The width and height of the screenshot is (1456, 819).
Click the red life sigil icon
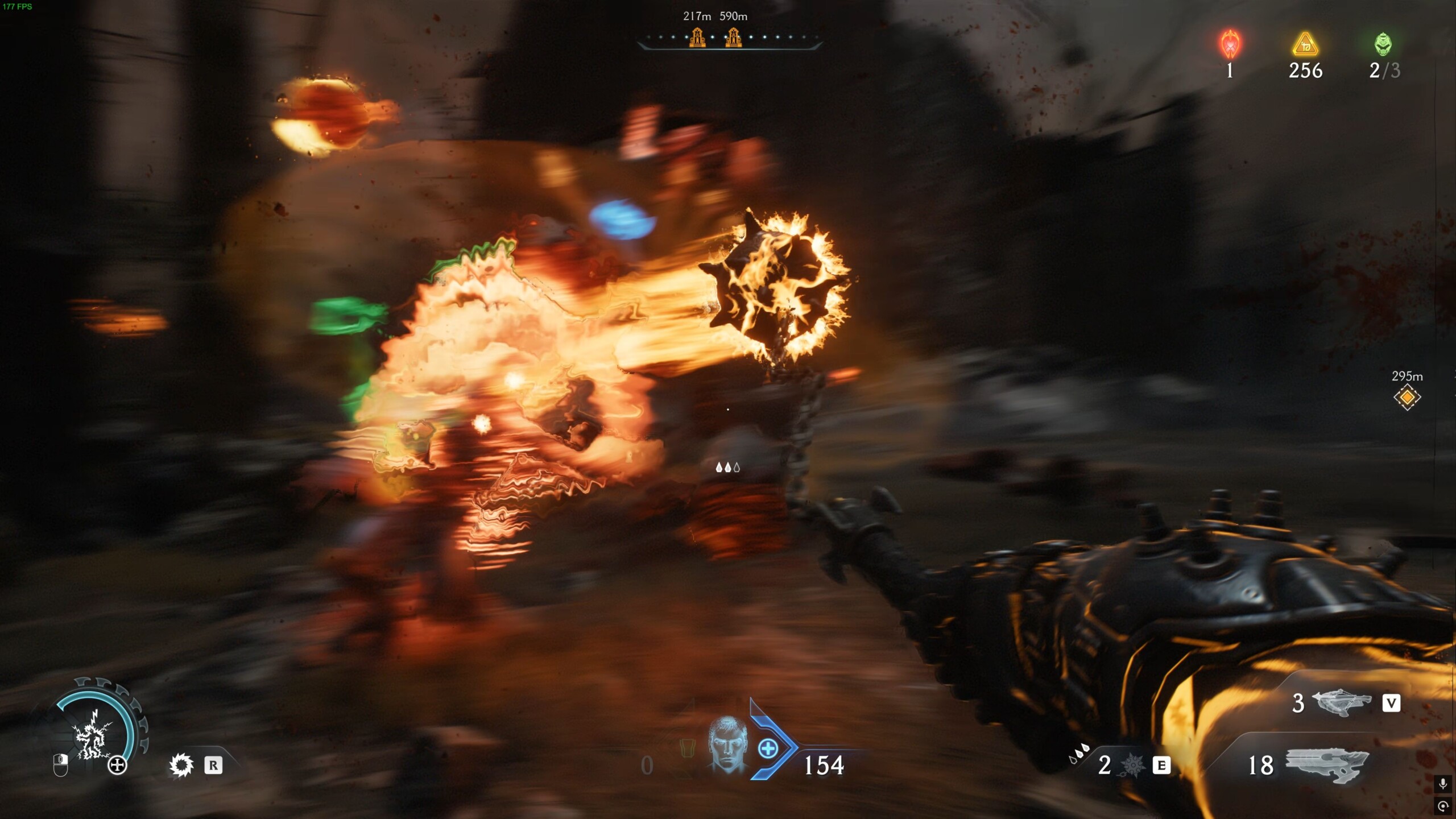(1230, 44)
